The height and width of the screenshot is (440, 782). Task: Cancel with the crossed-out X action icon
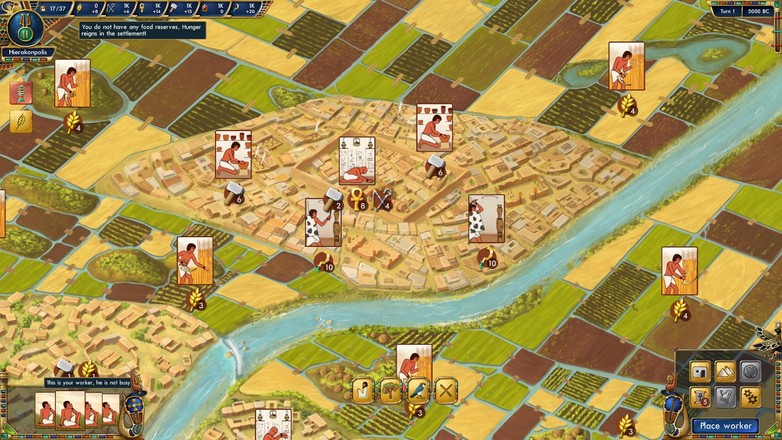point(445,390)
